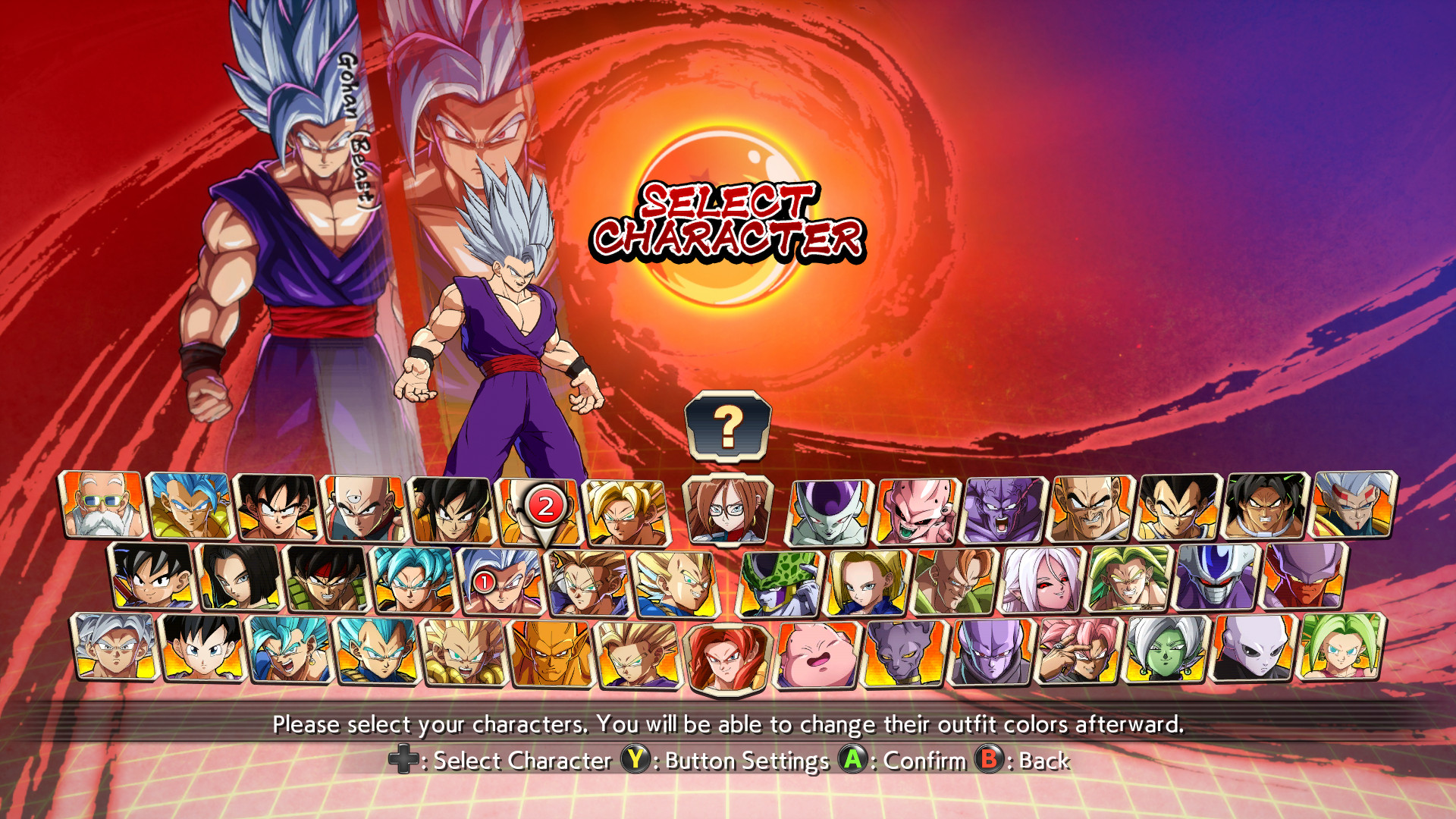Click the random select question mark box
Screen dimensions: 1456x819
coord(728,427)
